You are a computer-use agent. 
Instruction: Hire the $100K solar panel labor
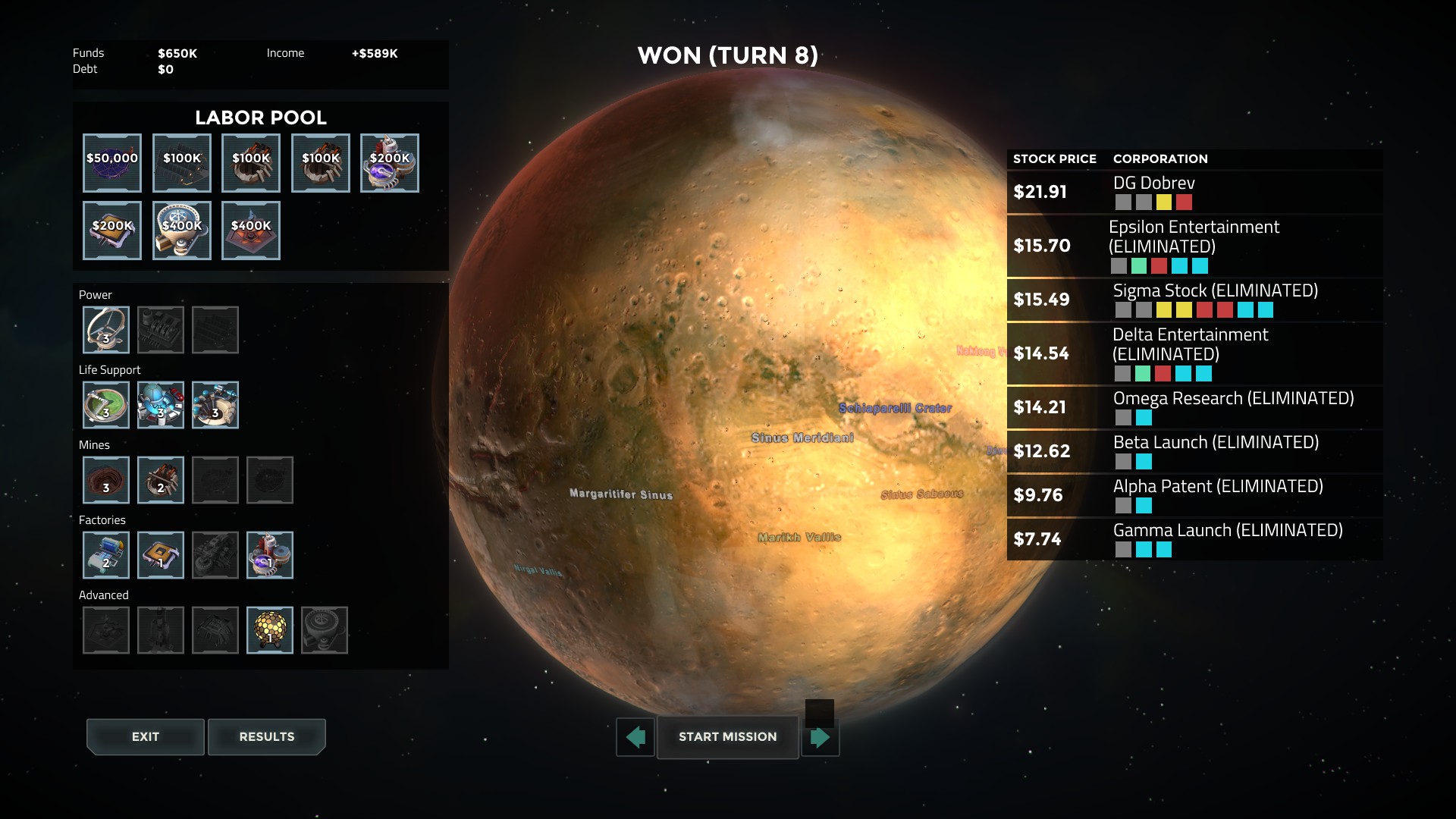[182, 163]
